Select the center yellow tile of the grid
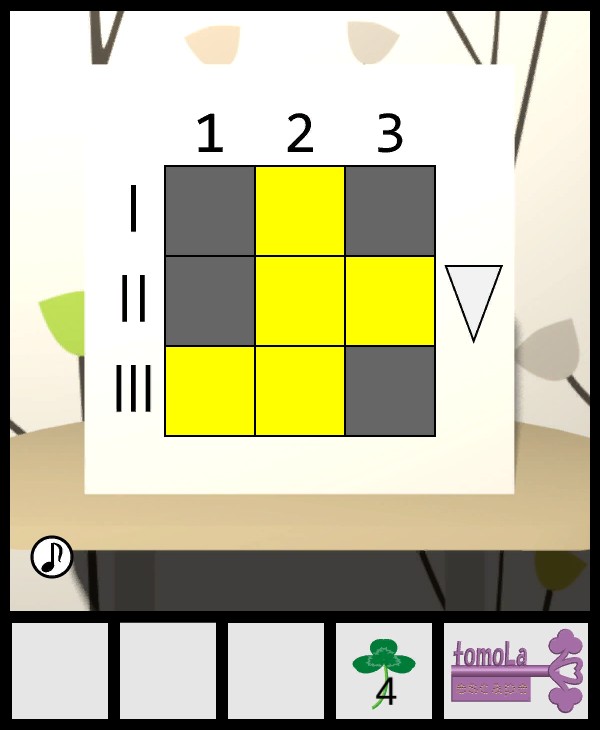The width and height of the screenshot is (600, 730). [300, 301]
